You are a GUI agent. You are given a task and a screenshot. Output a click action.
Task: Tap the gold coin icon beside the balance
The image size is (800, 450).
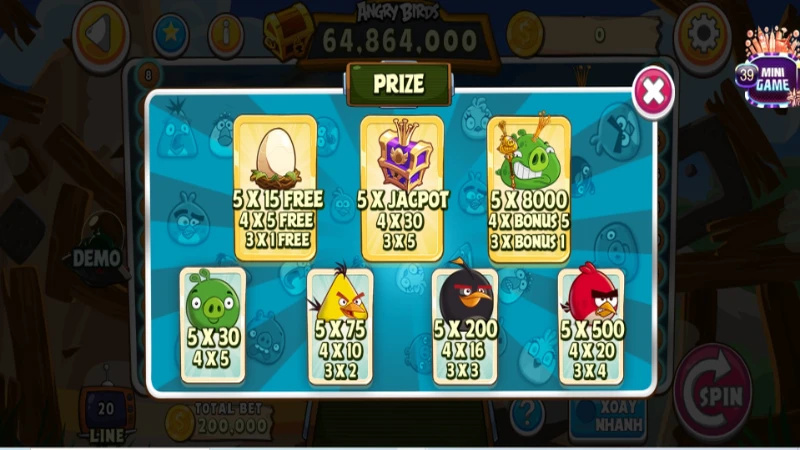[524, 35]
